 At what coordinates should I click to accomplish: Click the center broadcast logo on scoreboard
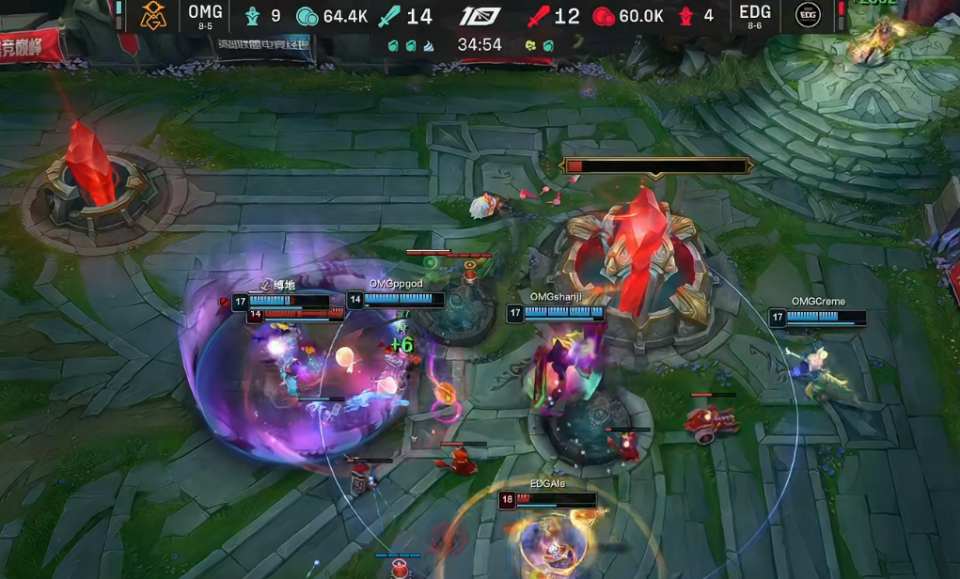(x=480, y=16)
